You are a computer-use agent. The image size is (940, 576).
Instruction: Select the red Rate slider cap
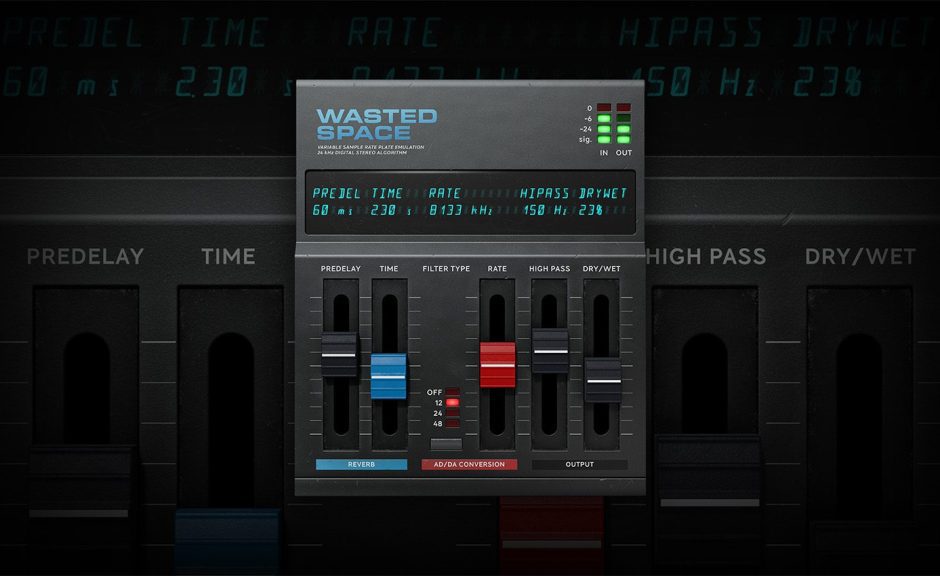click(x=497, y=365)
